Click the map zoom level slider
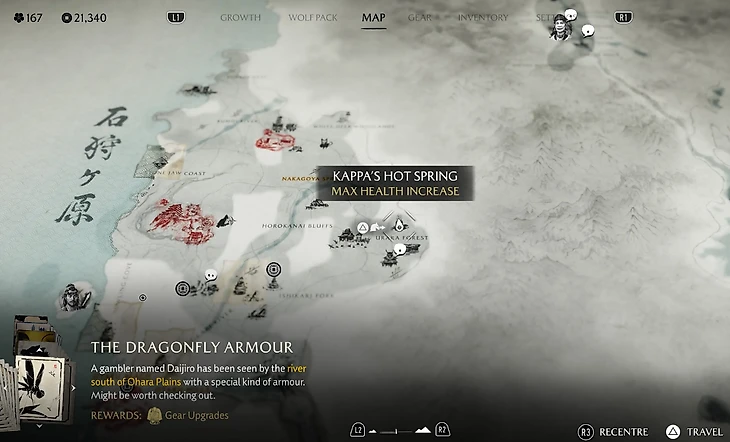730x442 pixels. point(397,431)
